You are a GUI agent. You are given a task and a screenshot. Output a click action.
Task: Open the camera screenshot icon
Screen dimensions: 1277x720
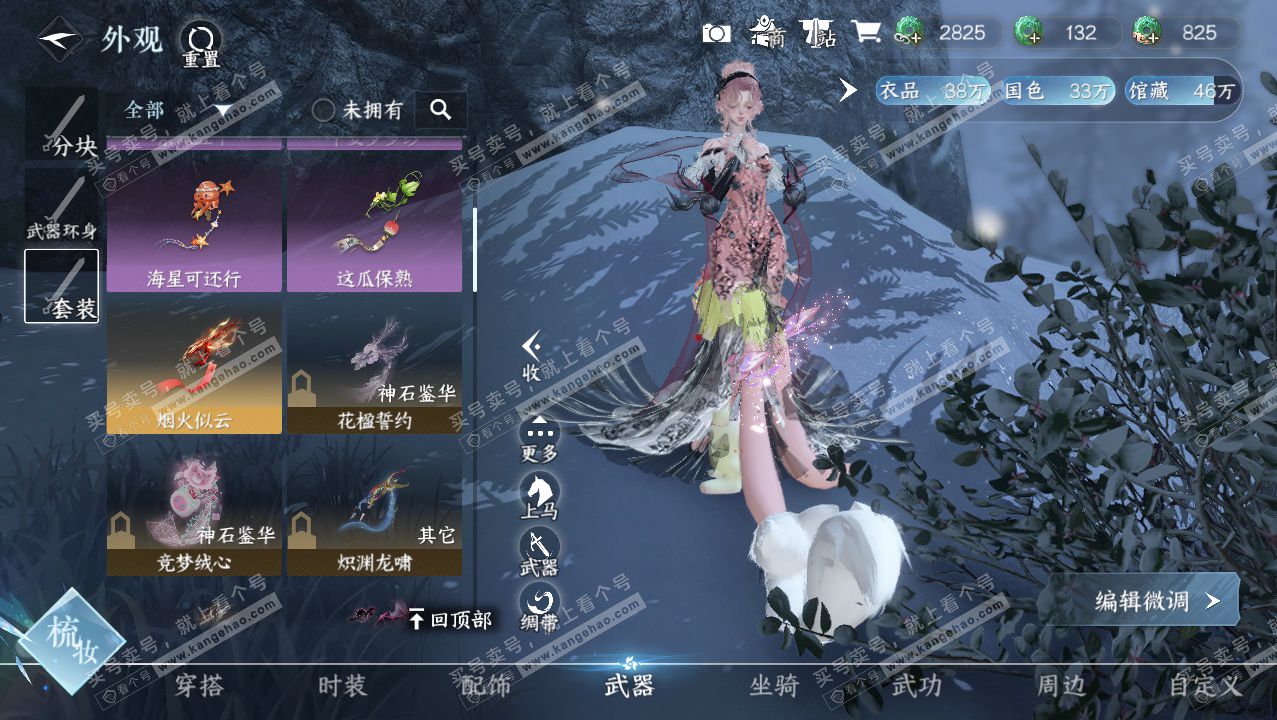[x=716, y=33]
